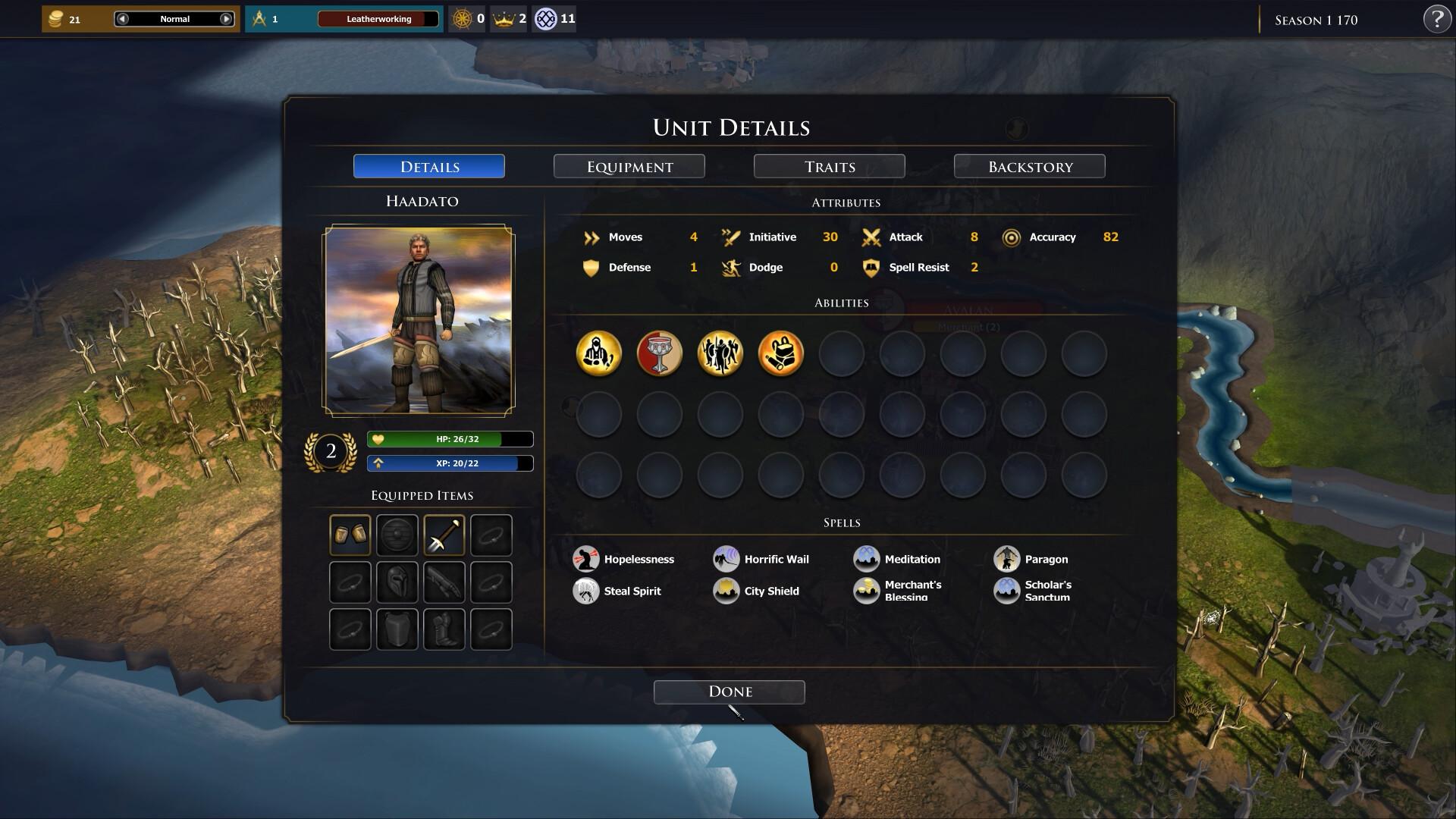
Task: Click the right arrow on the Normal selector
Action: pos(225,19)
